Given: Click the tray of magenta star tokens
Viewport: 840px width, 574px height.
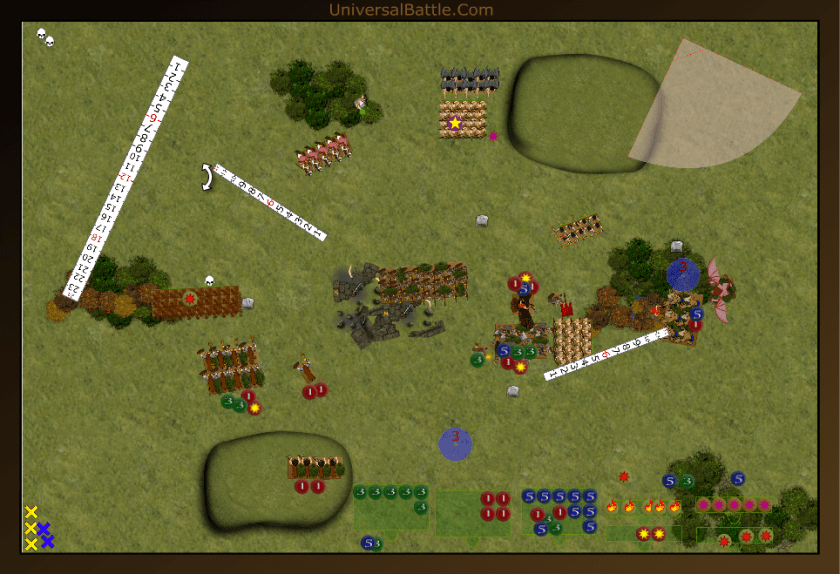Looking at the screenshot, I should pos(734,505).
